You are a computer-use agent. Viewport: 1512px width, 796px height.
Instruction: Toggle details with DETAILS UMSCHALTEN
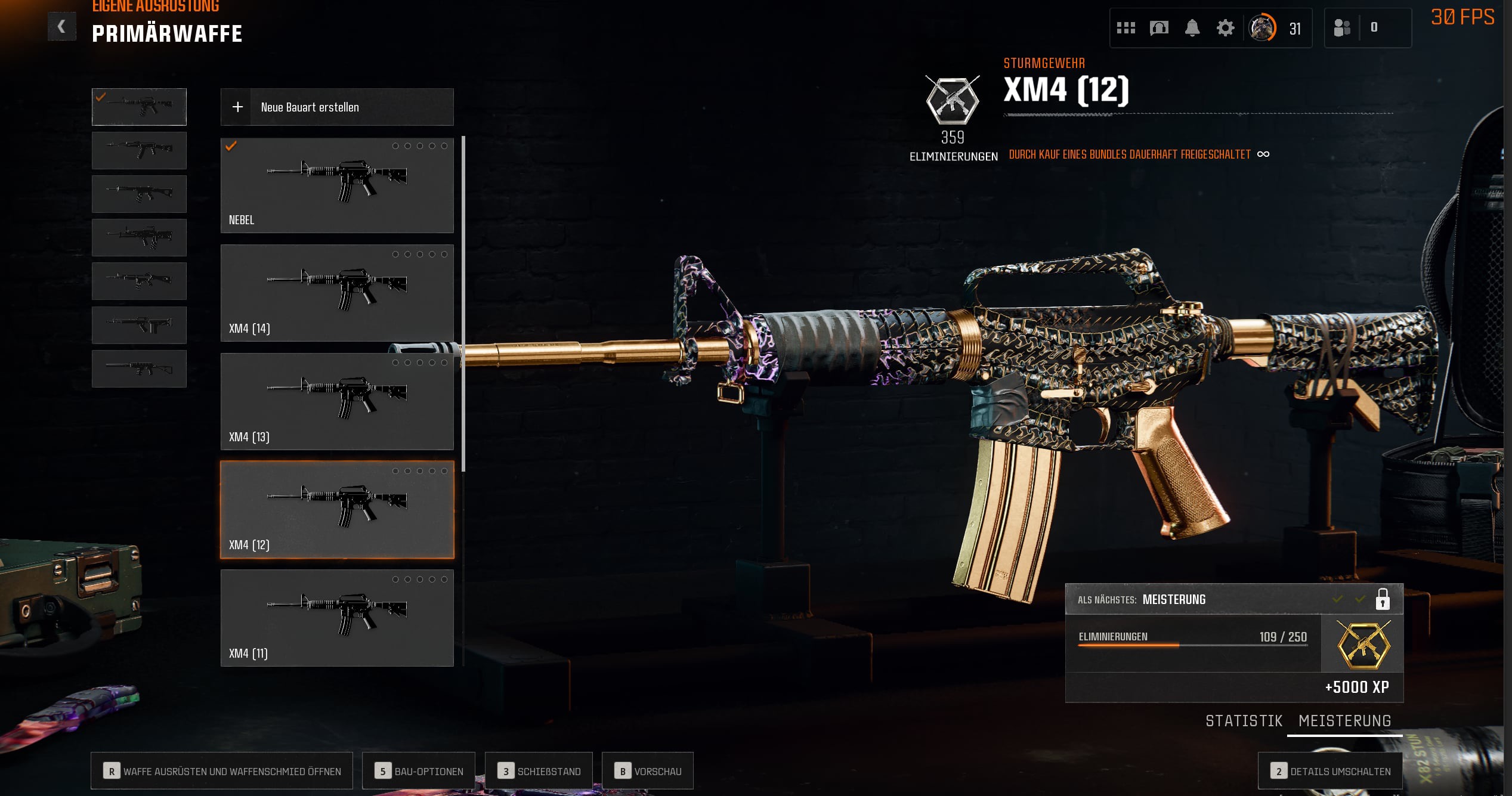(x=1330, y=771)
